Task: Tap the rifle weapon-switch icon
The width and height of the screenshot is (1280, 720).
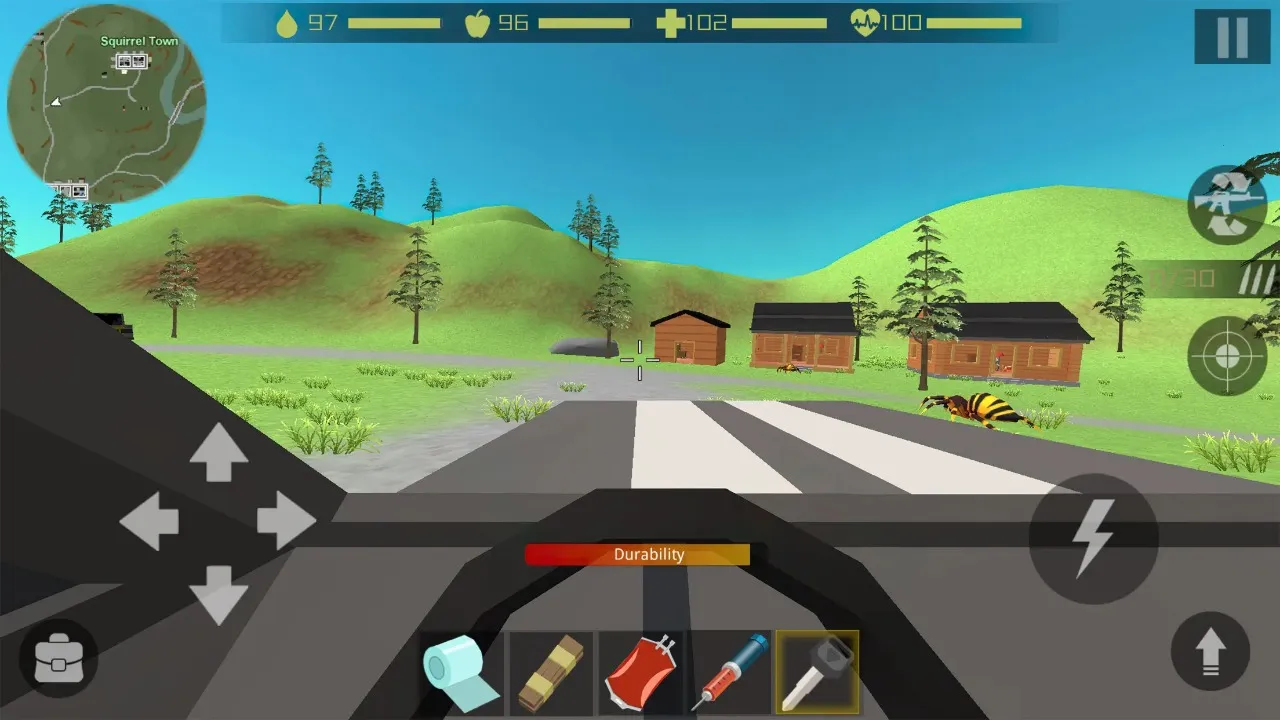Action: click(x=1227, y=204)
